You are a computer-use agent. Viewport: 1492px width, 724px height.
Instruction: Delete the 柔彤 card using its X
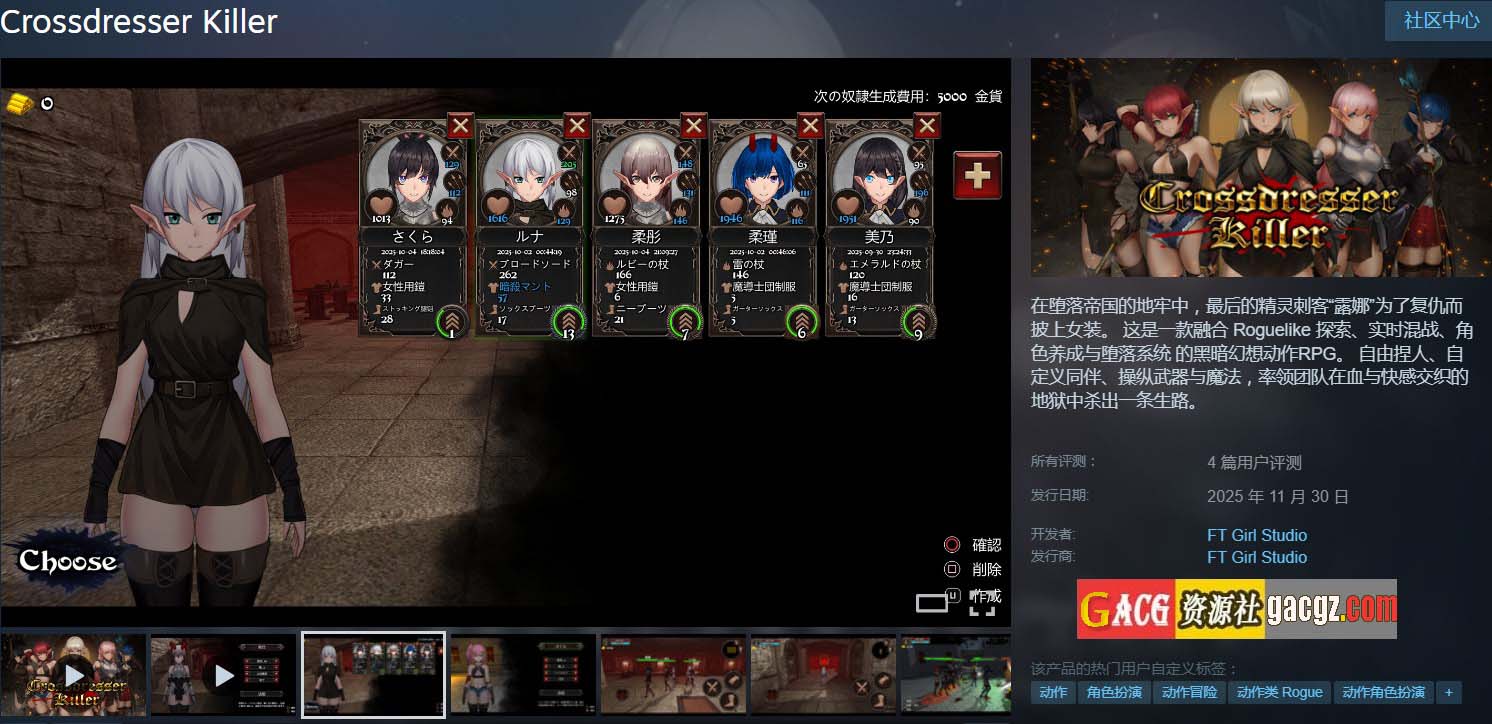(694, 126)
